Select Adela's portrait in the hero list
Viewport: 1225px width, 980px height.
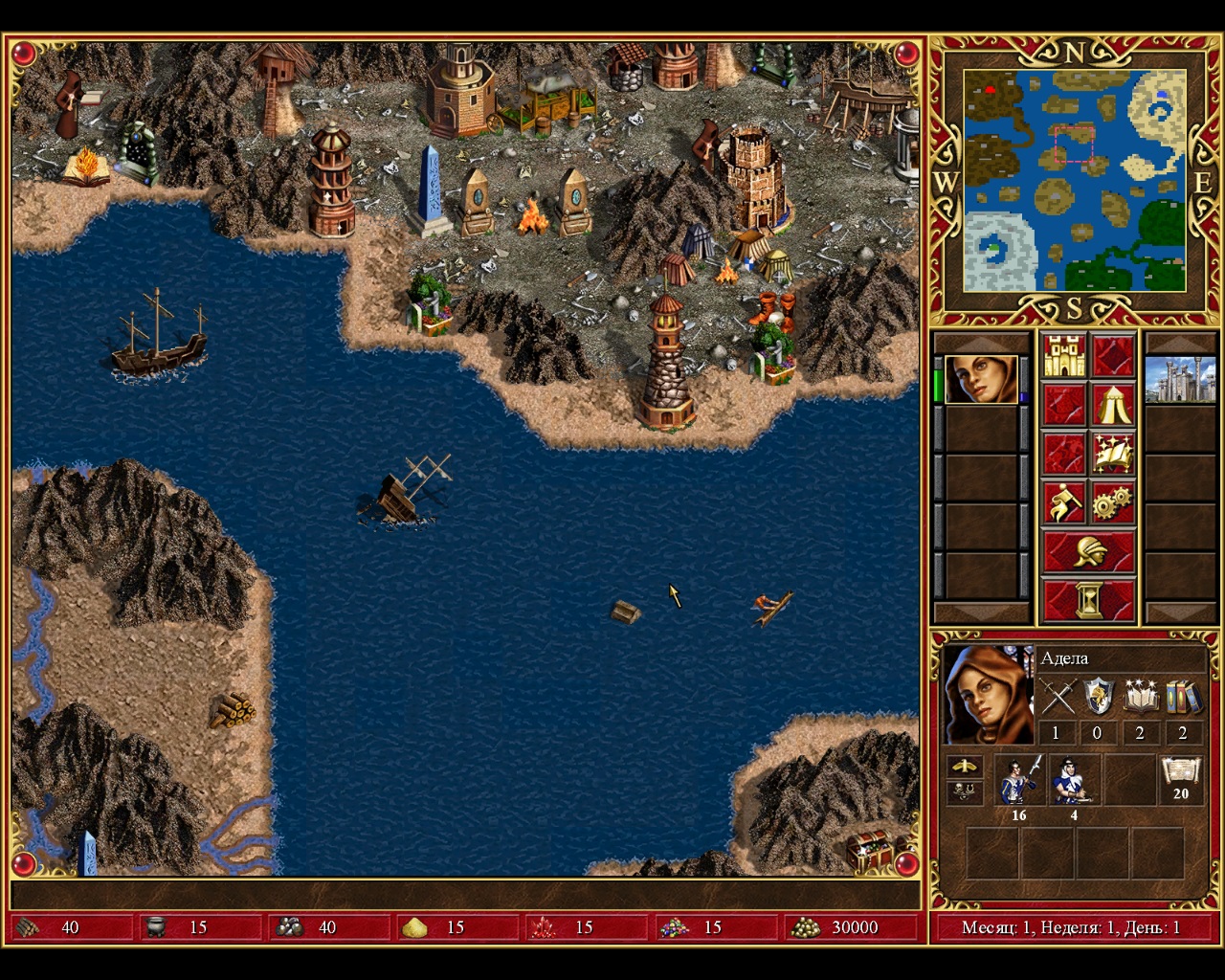click(x=981, y=380)
